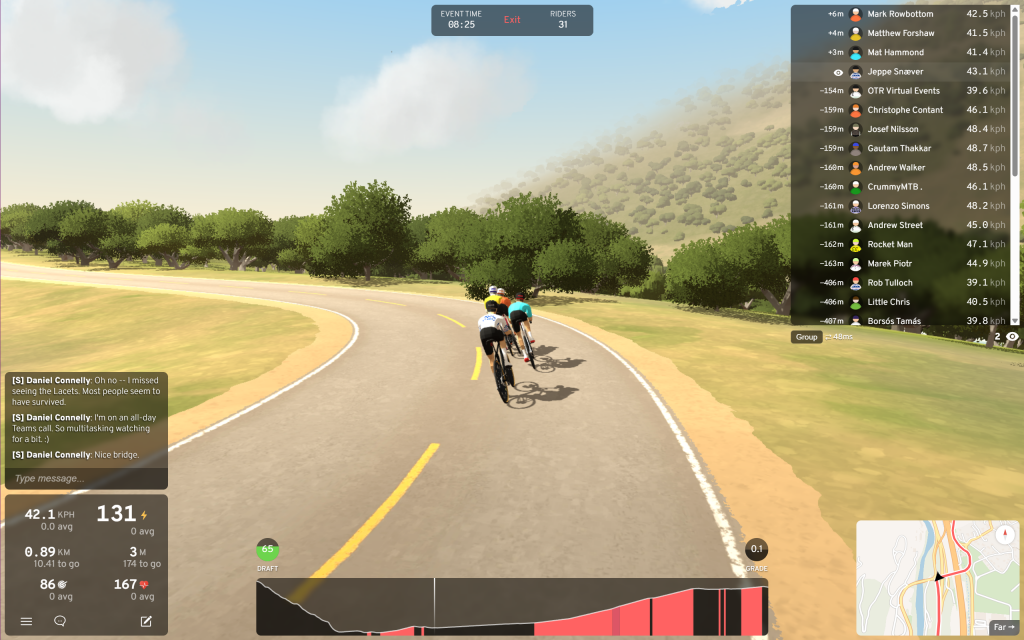Screen dimensions: 1024x640
Task: Choose Matthew Forshaw from the riders list
Action: click(900, 33)
